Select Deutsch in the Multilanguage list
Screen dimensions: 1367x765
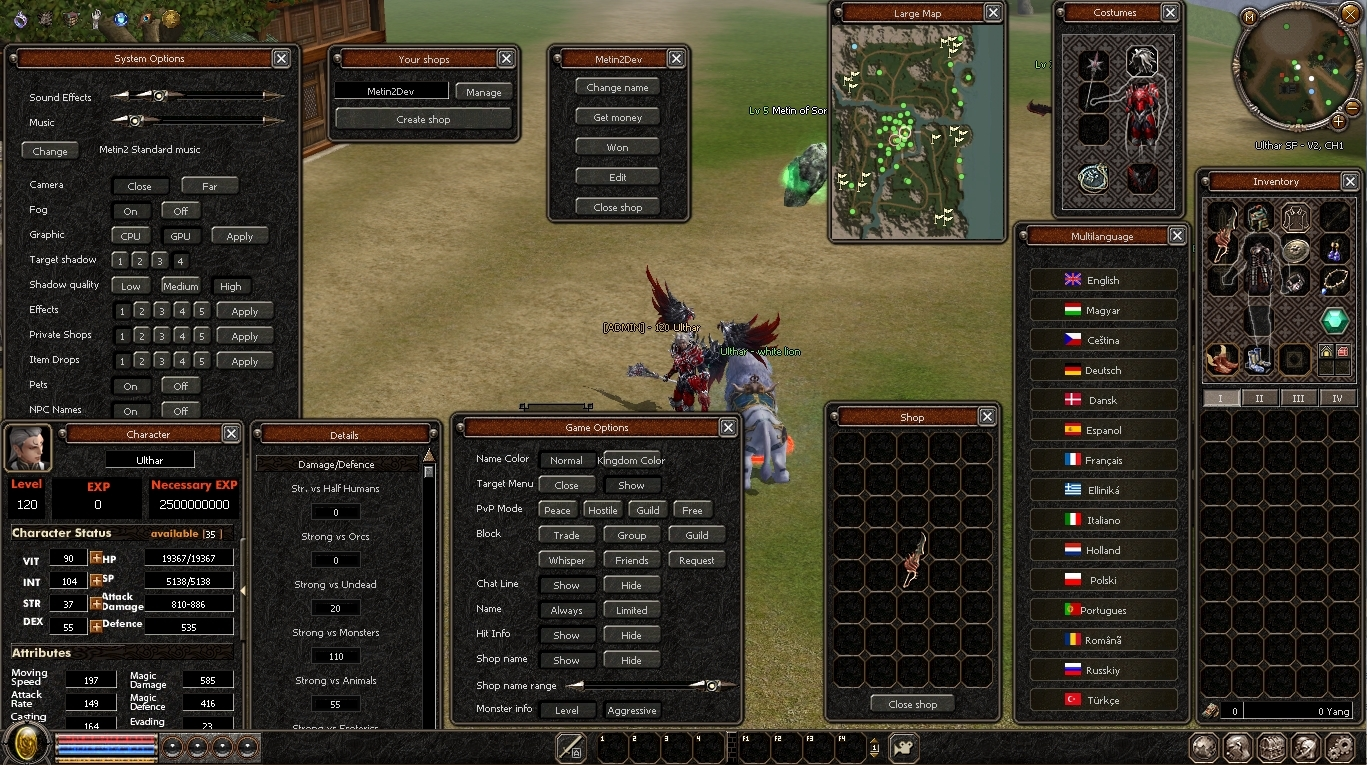[x=1103, y=371]
